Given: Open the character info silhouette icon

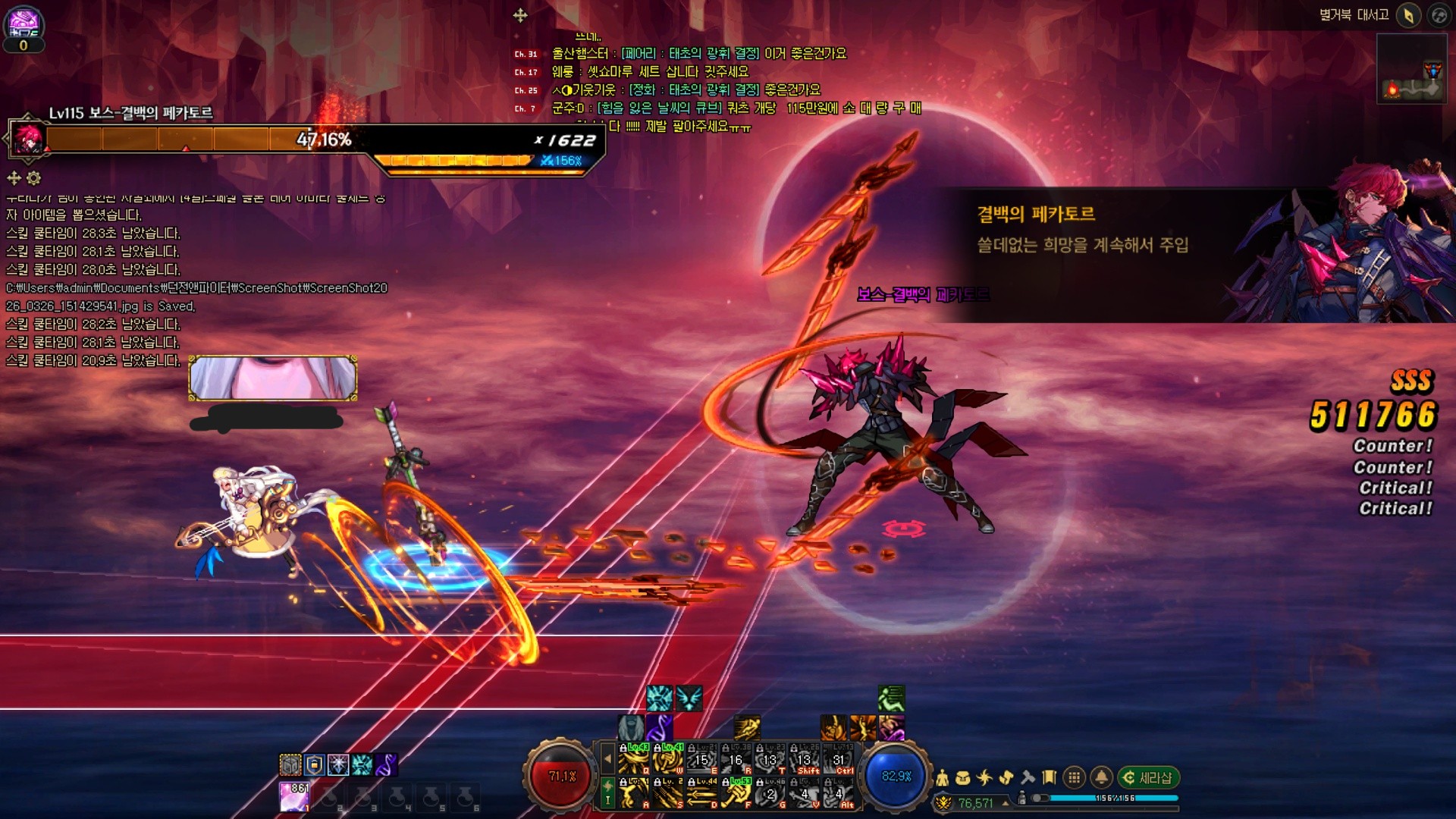Looking at the screenshot, I should pyautogui.click(x=943, y=777).
